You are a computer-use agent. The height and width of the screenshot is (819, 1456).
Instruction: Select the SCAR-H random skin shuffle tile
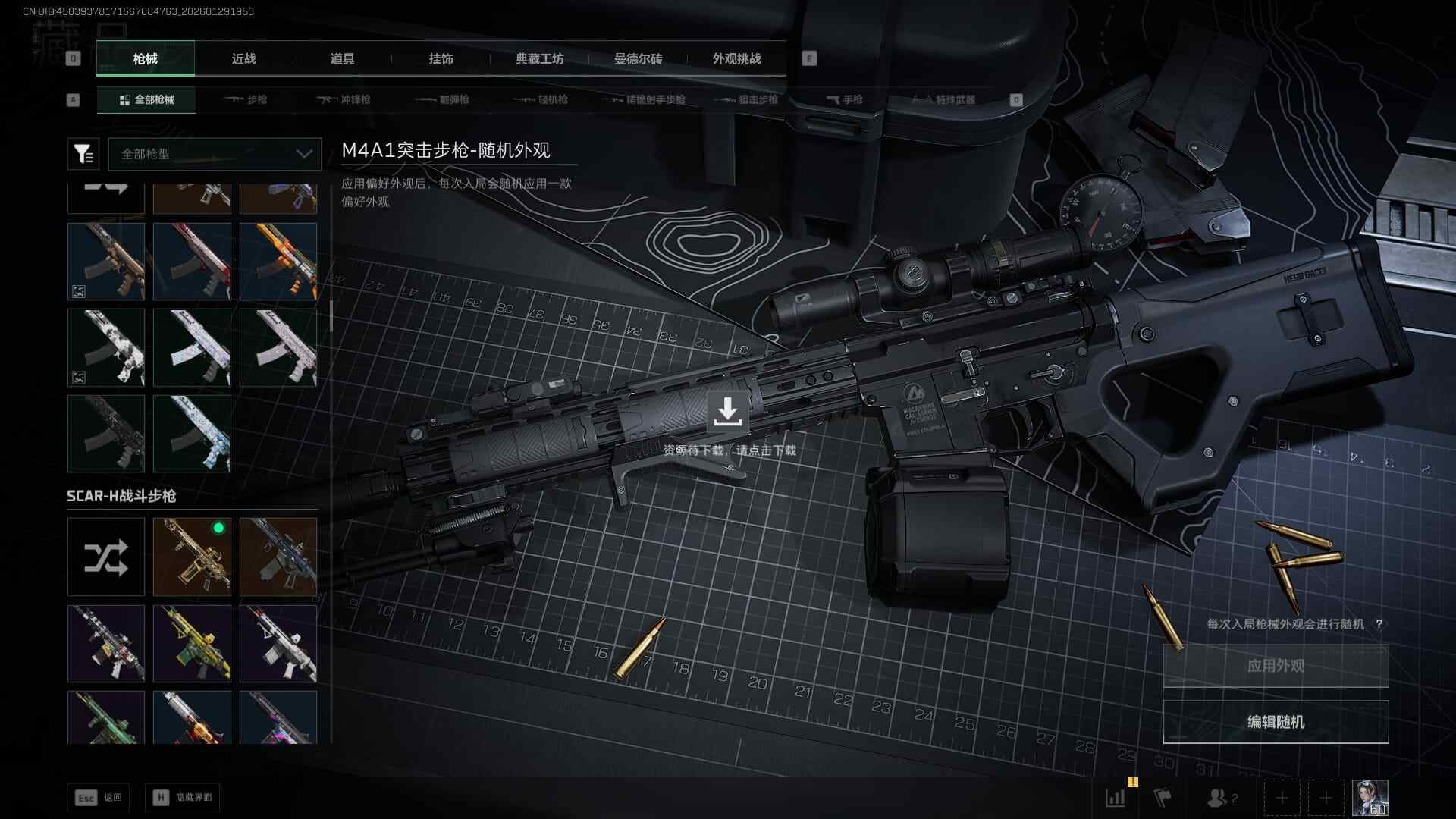(x=106, y=557)
